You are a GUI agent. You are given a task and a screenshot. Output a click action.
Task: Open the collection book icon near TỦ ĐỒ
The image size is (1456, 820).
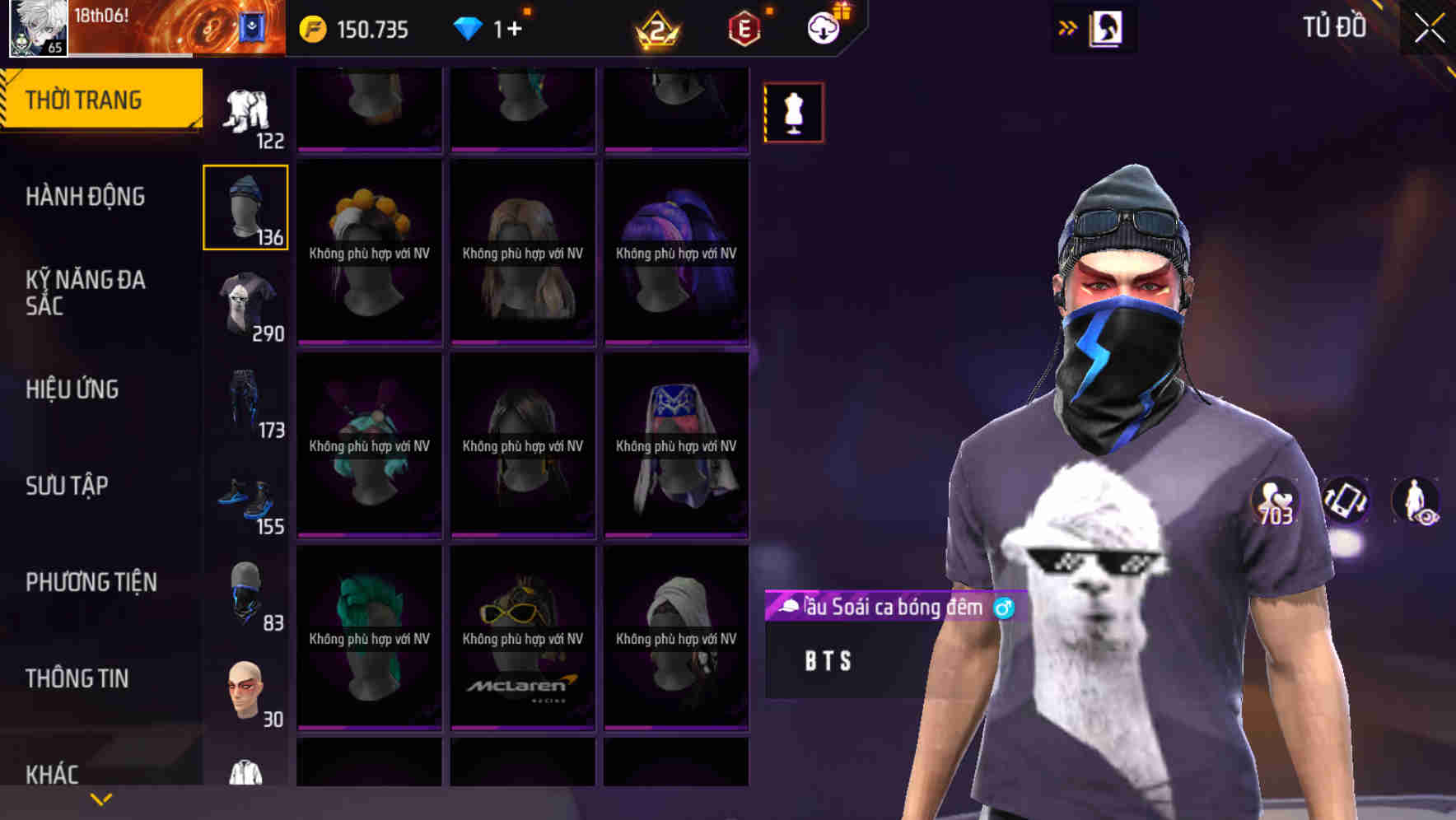pyautogui.click(x=1104, y=27)
